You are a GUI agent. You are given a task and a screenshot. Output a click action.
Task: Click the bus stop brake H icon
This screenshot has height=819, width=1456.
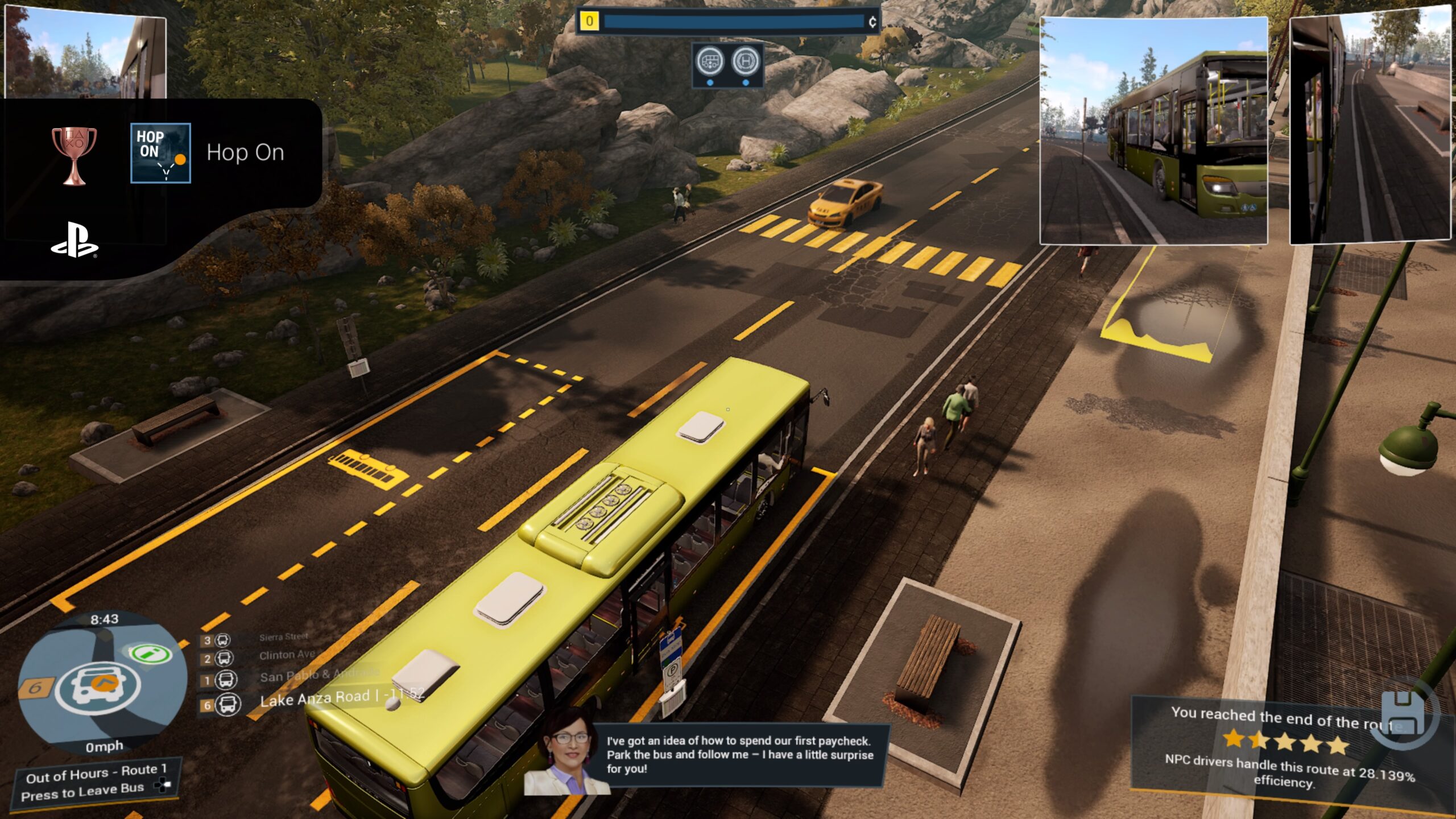[x=746, y=61]
